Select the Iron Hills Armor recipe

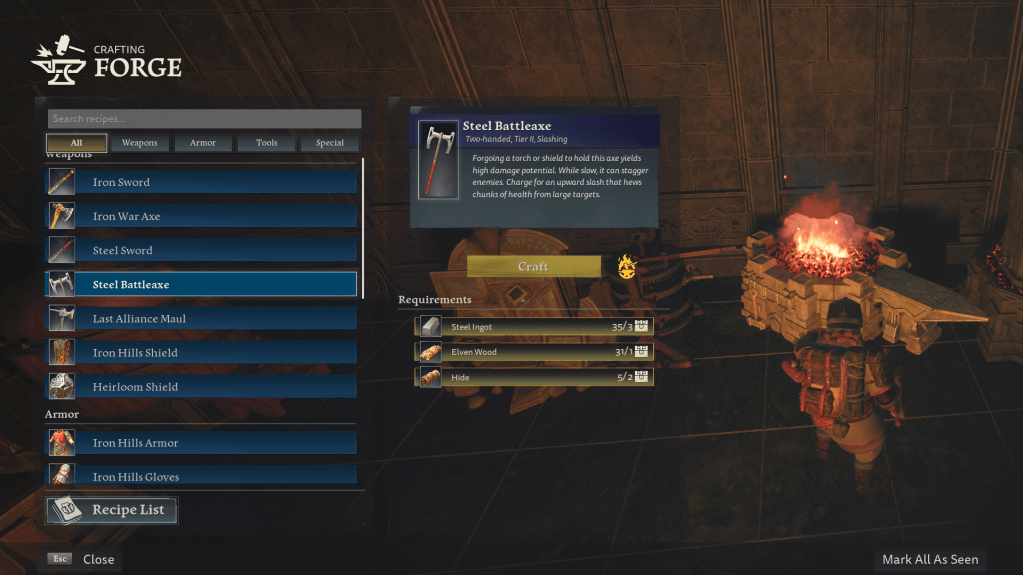[x=201, y=442]
